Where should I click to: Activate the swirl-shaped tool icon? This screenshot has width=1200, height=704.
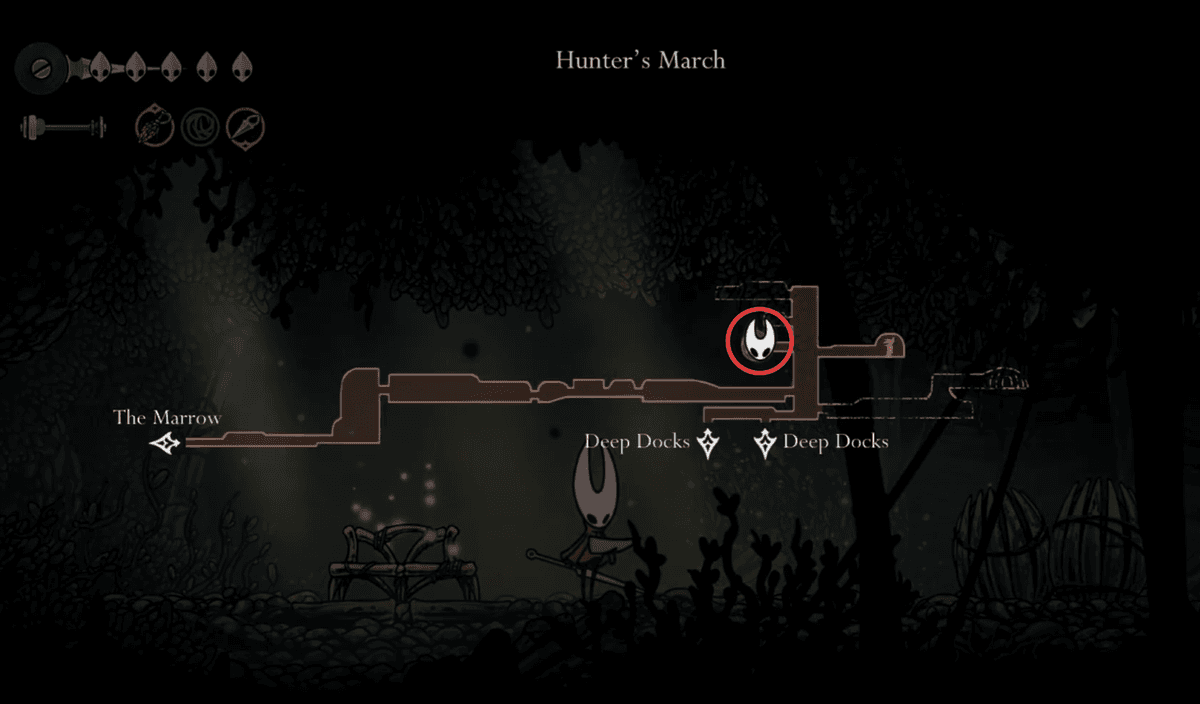click(x=199, y=127)
